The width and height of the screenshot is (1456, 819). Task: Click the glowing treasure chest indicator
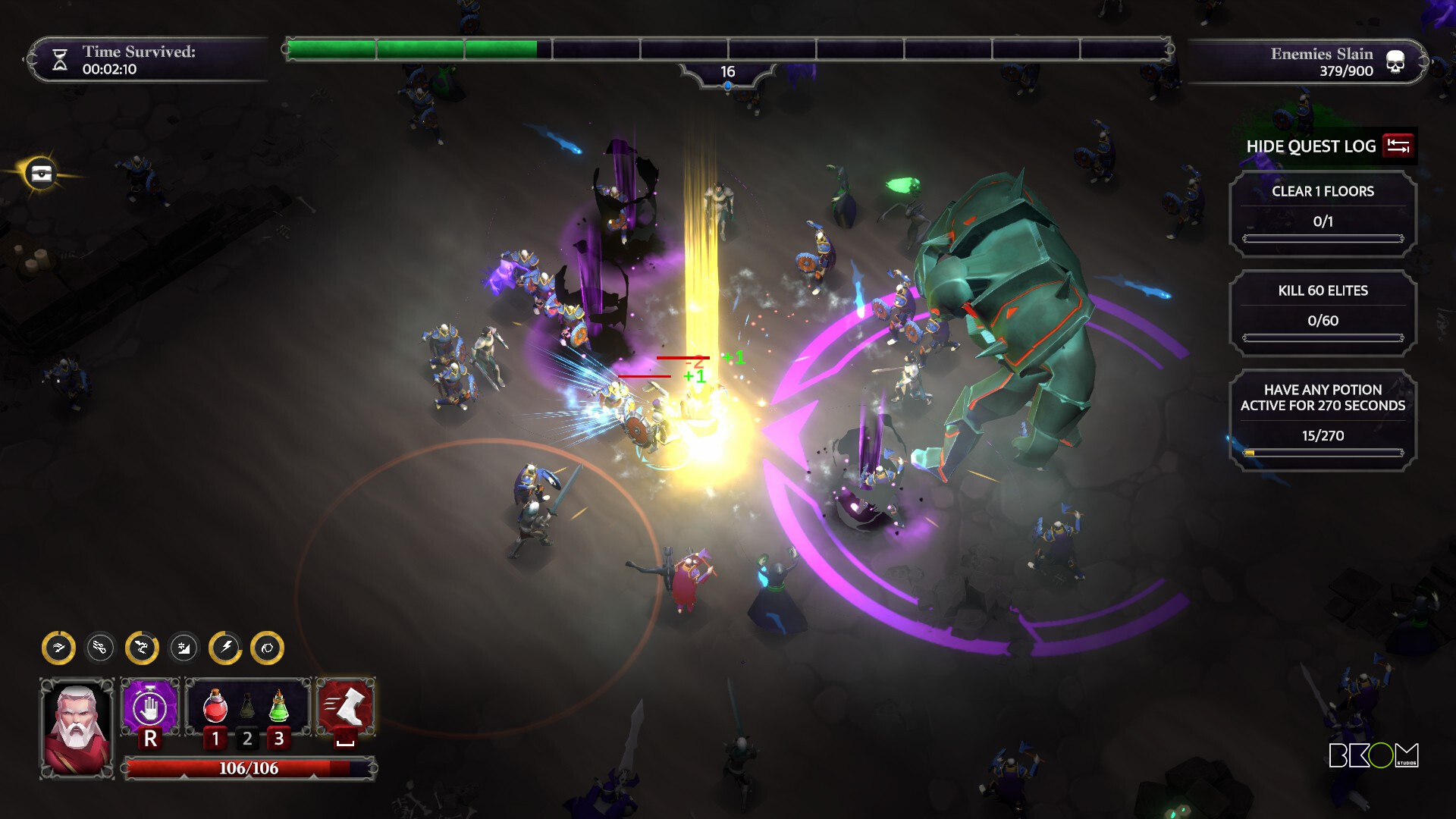(x=42, y=174)
